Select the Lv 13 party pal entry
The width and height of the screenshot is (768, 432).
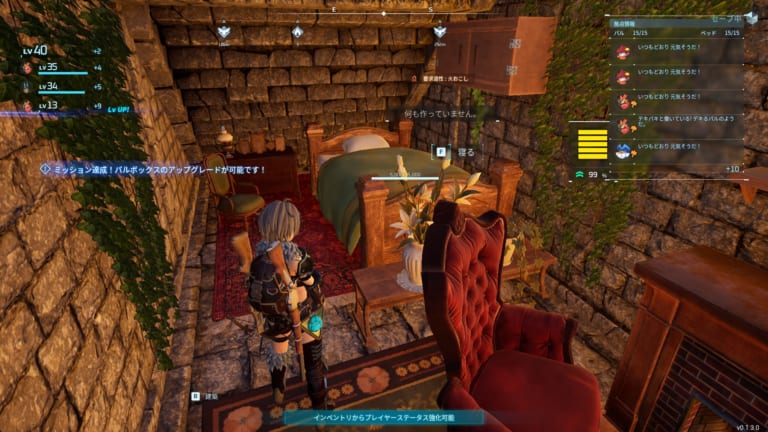[x=45, y=105]
